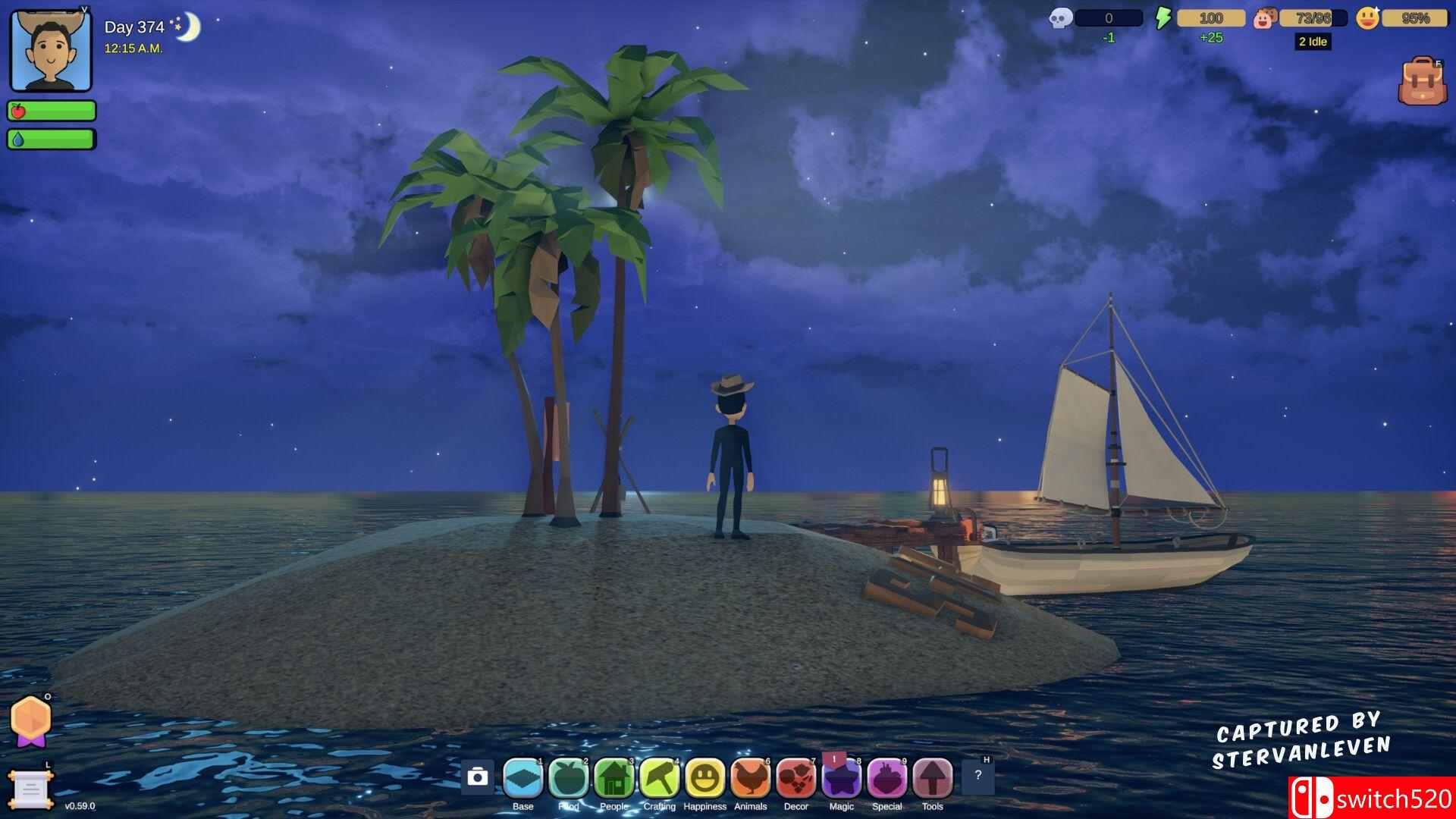Viewport: 1456px width, 819px height.
Task: Select the Food build category
Action: coord(569,778)
